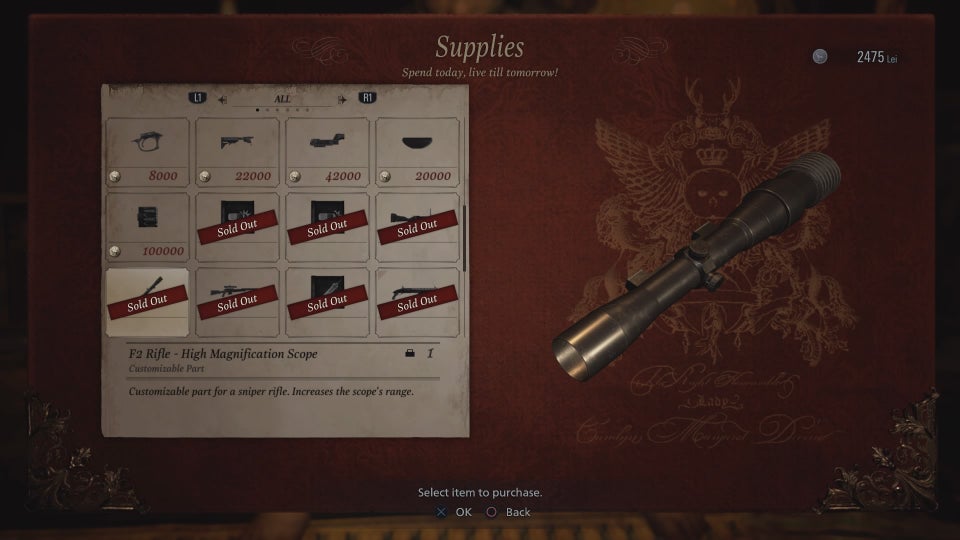Select the sold-out scoped sniper rifle tile
This screenshot has width=960, height=540.
237,301
